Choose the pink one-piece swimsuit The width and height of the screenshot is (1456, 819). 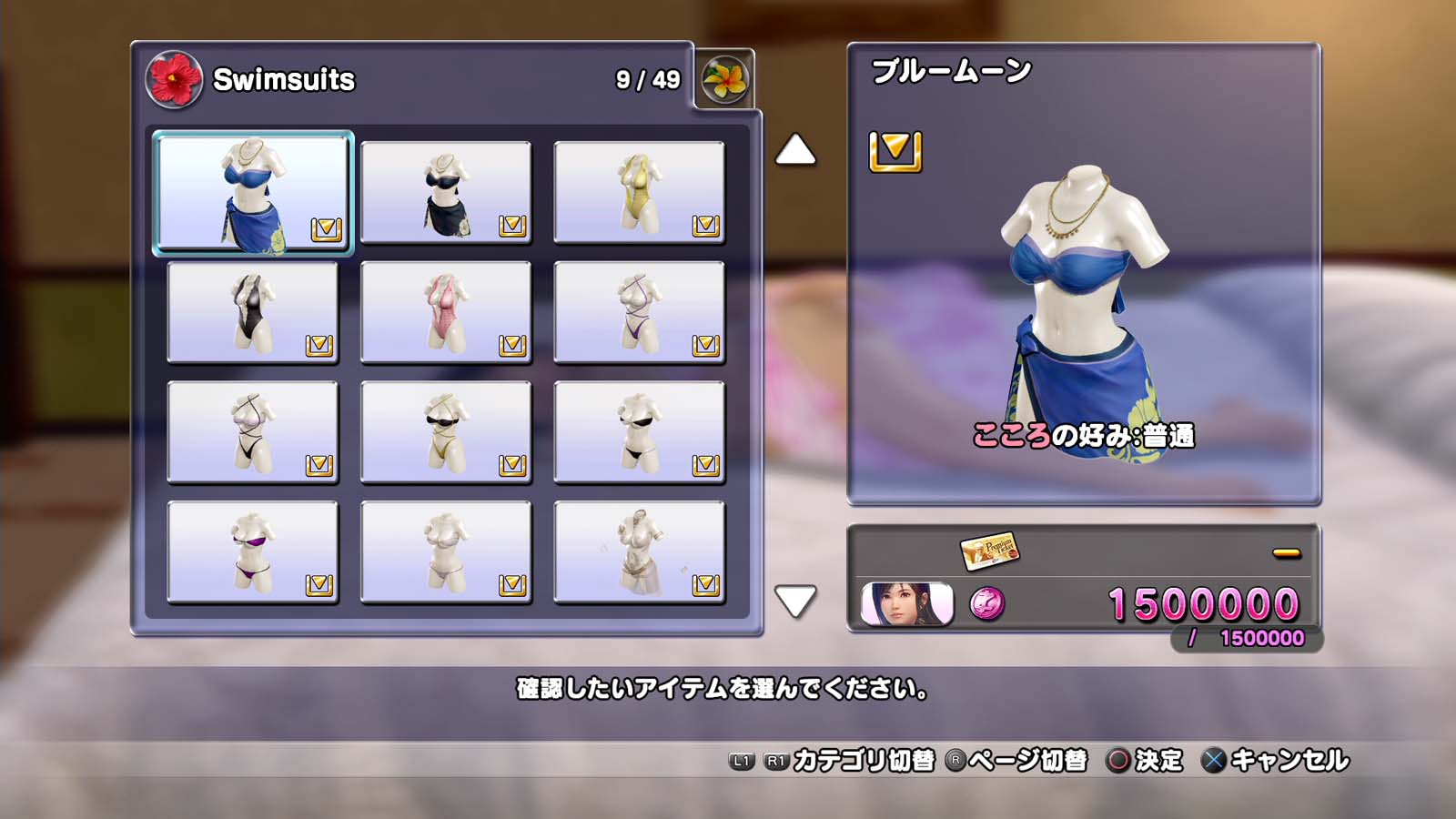(446, 312)
